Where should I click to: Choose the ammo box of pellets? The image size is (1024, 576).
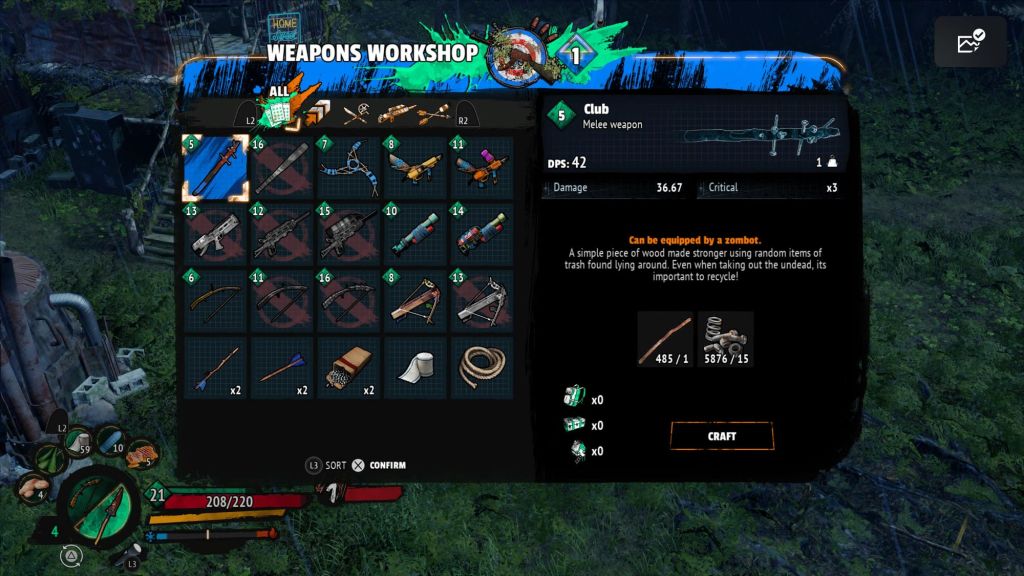pos(349,369)
